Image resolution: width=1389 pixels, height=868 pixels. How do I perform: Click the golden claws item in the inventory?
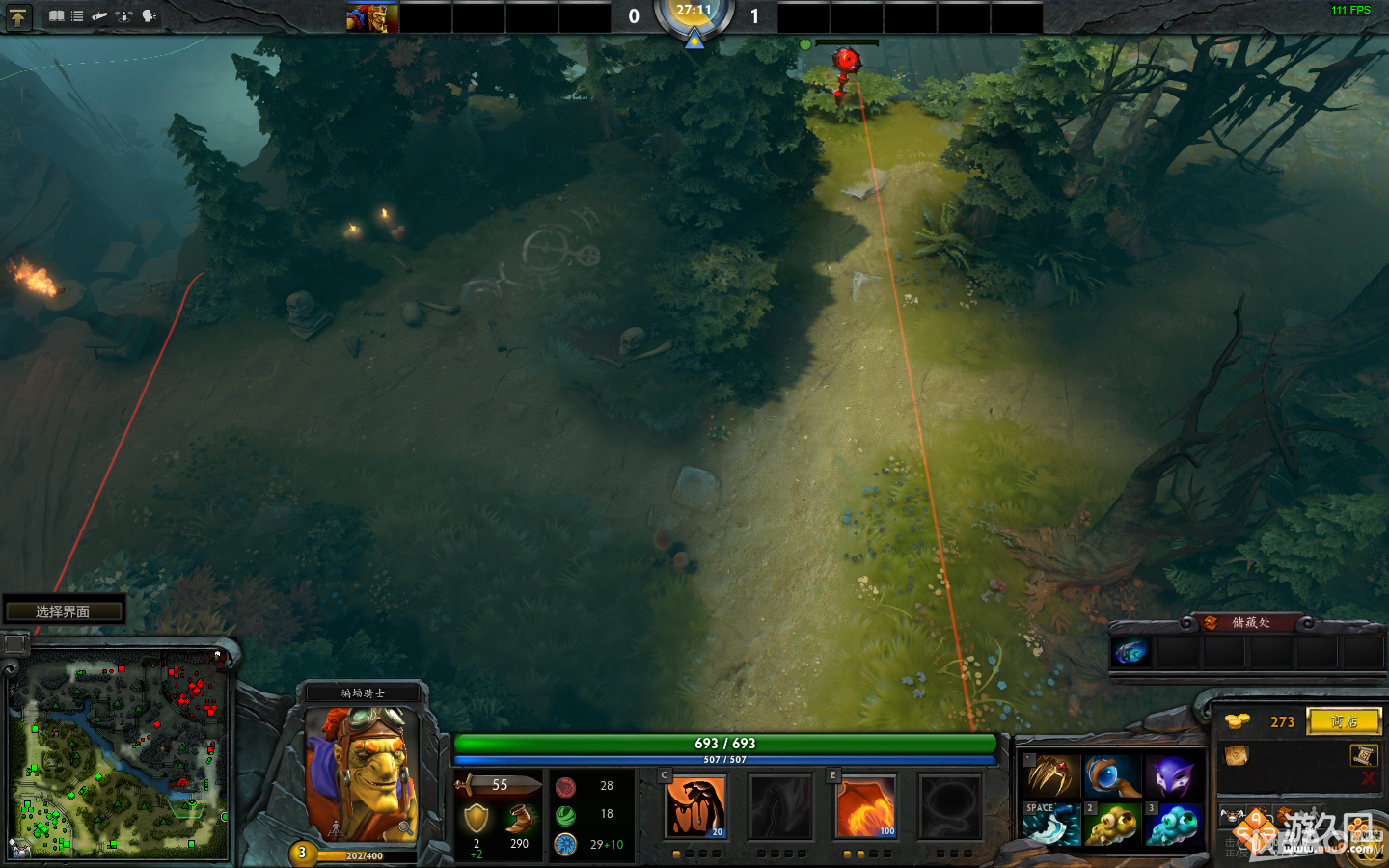1053,774
